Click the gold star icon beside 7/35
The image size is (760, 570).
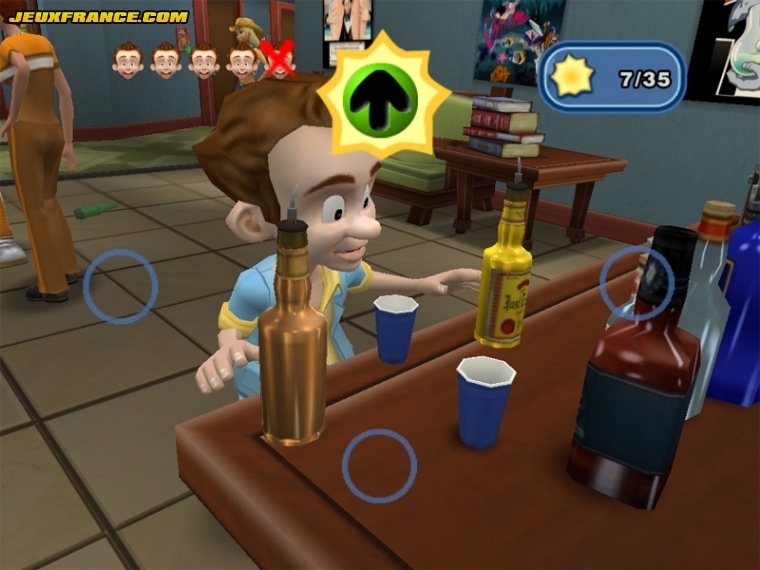click(x=573, y=78)
